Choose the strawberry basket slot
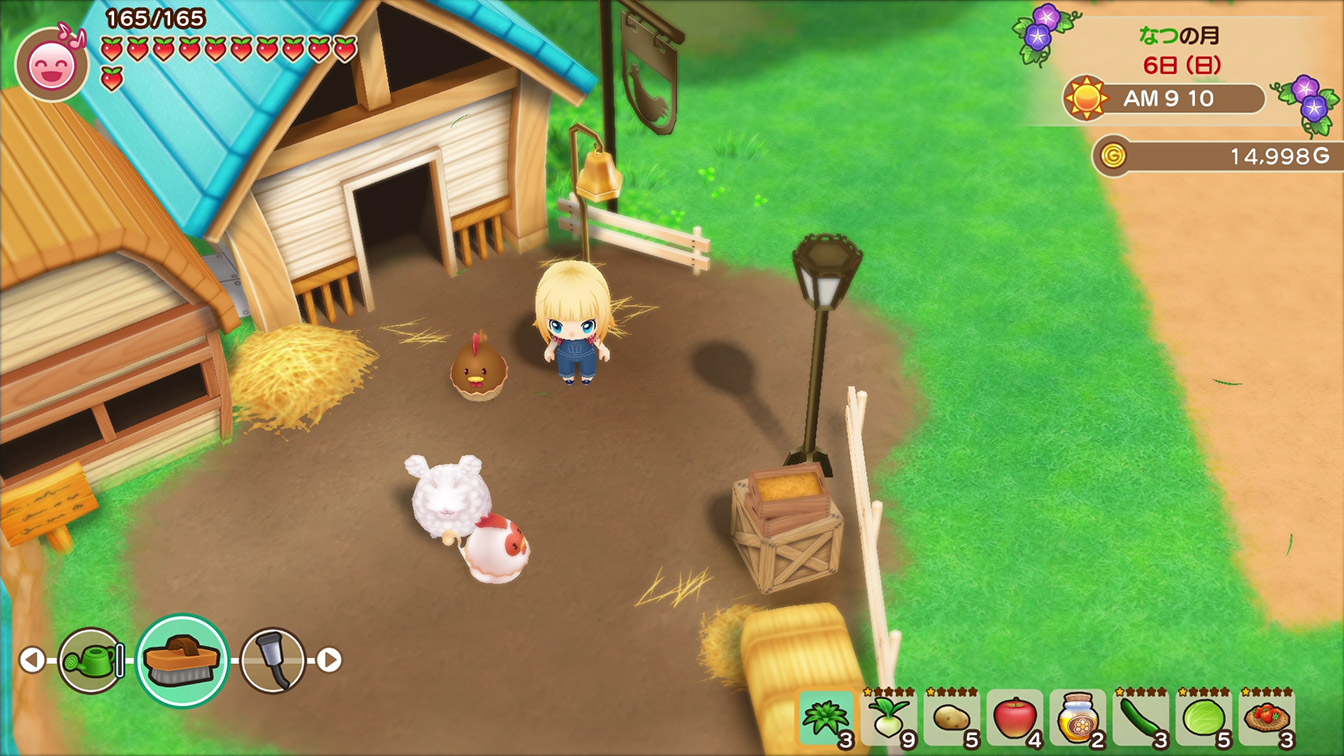This screenshot has height=756, width=1344. 1266,718
